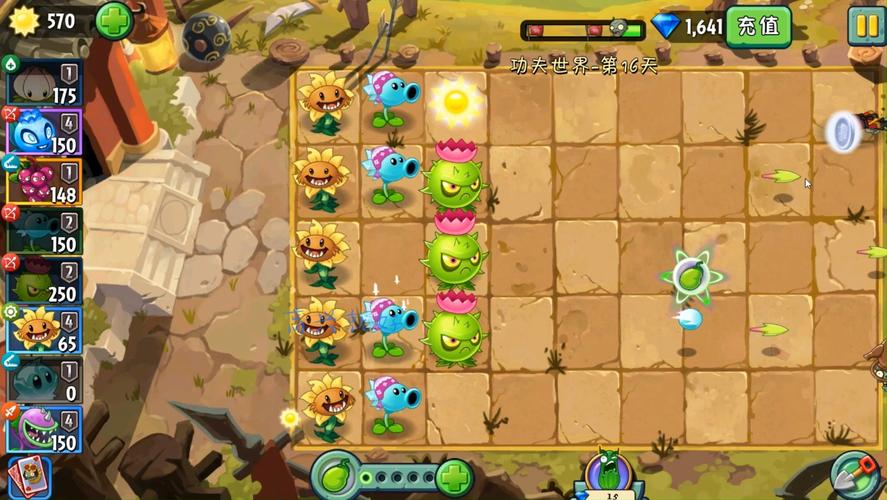This screenshot has width=887, height=500.
Task: Pause the game
Action: (865, 25)
